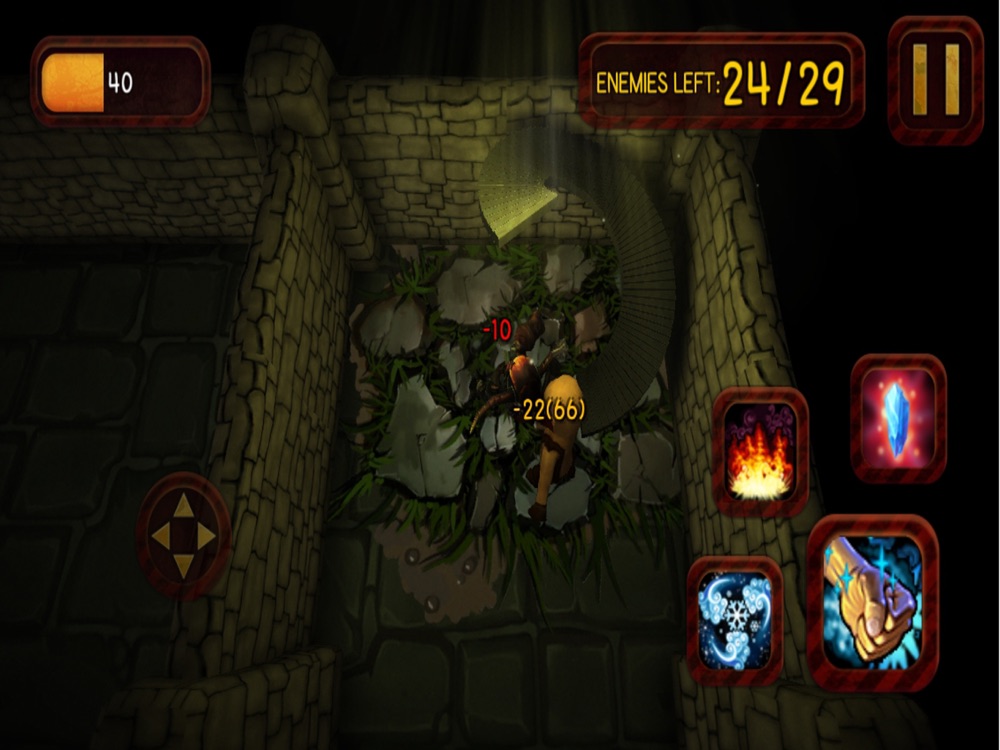This screenshot has height=750, width=1000.
Task: Activate the fire flames ability
Action: [x=761, y=452]
